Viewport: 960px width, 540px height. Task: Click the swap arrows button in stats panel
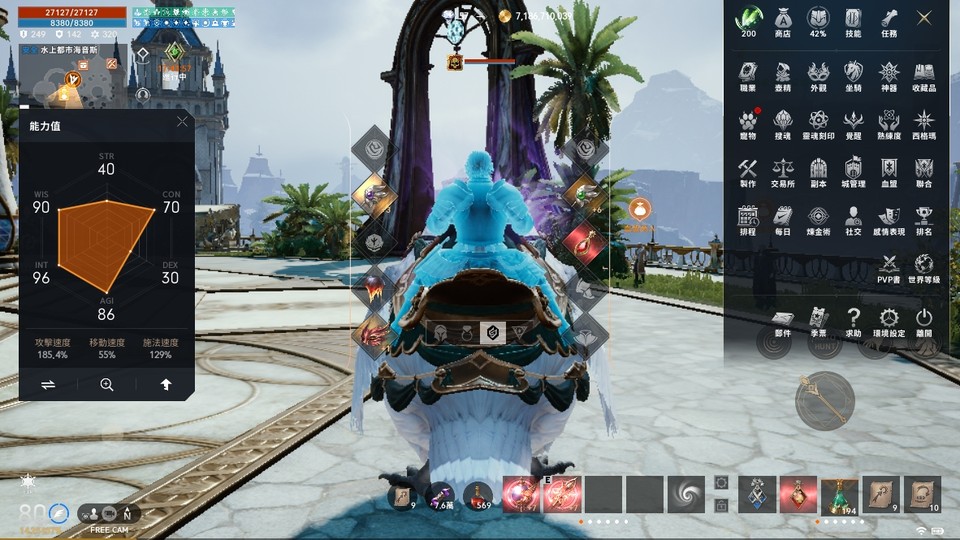coord(48,384)
